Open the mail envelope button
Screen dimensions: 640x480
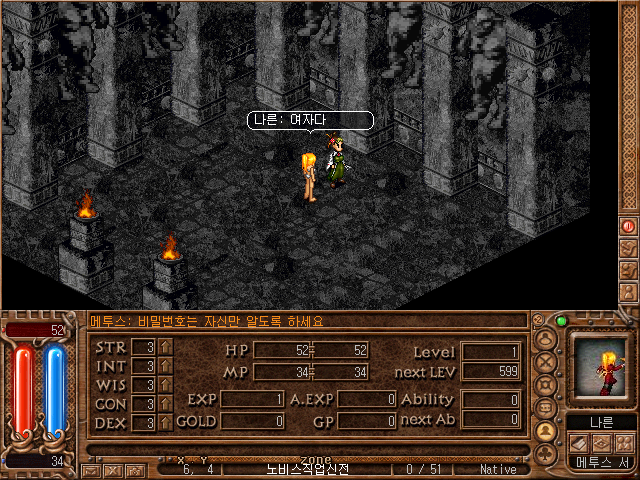coord(91,470)
